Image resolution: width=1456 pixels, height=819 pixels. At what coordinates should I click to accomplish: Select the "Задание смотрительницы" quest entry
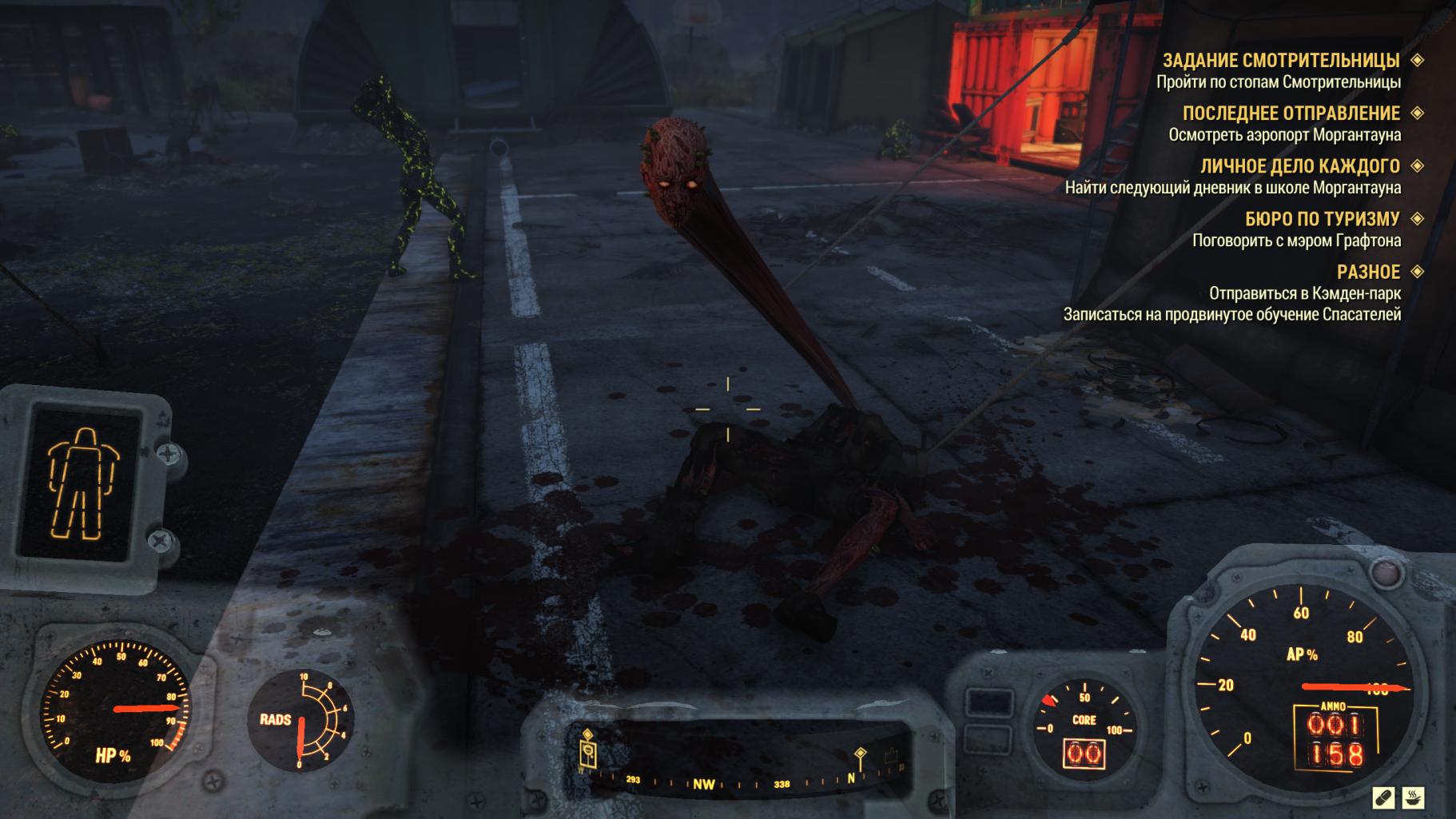point(1280,61)
